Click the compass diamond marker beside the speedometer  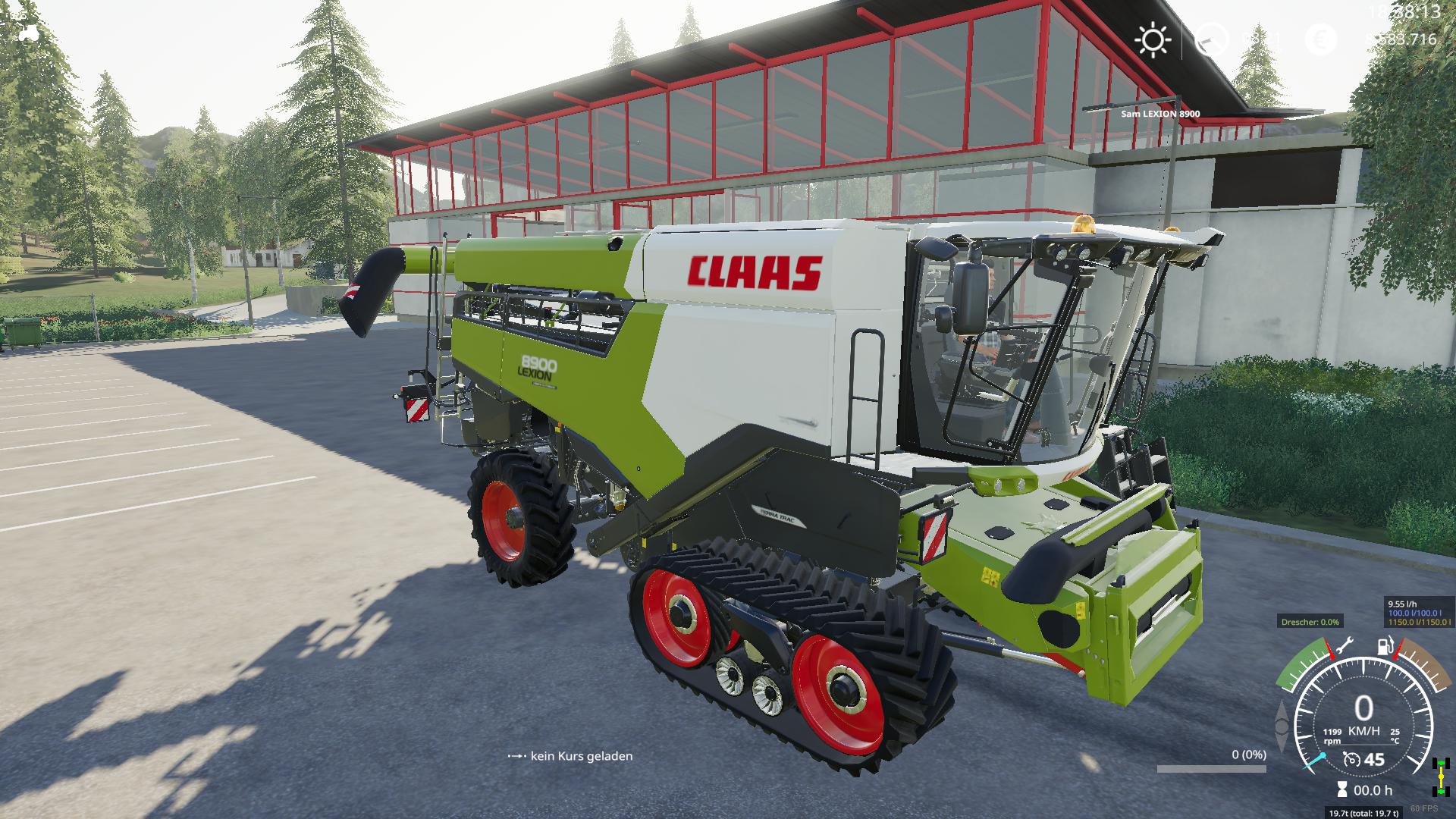1282,724
